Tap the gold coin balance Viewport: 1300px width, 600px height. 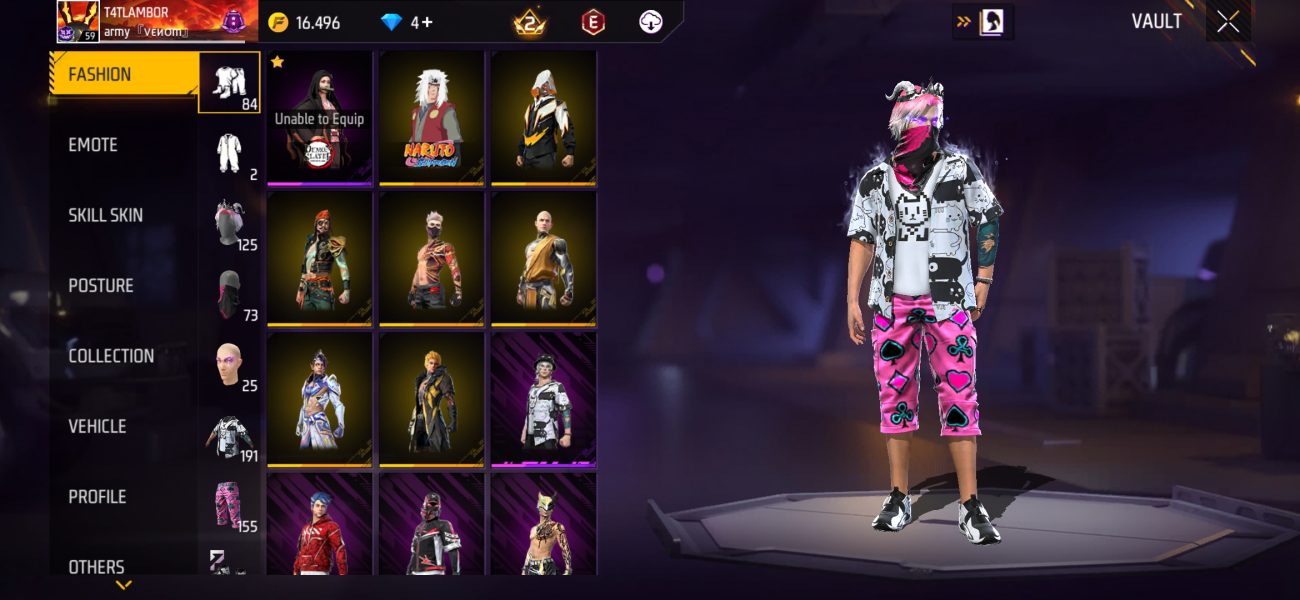304,22
